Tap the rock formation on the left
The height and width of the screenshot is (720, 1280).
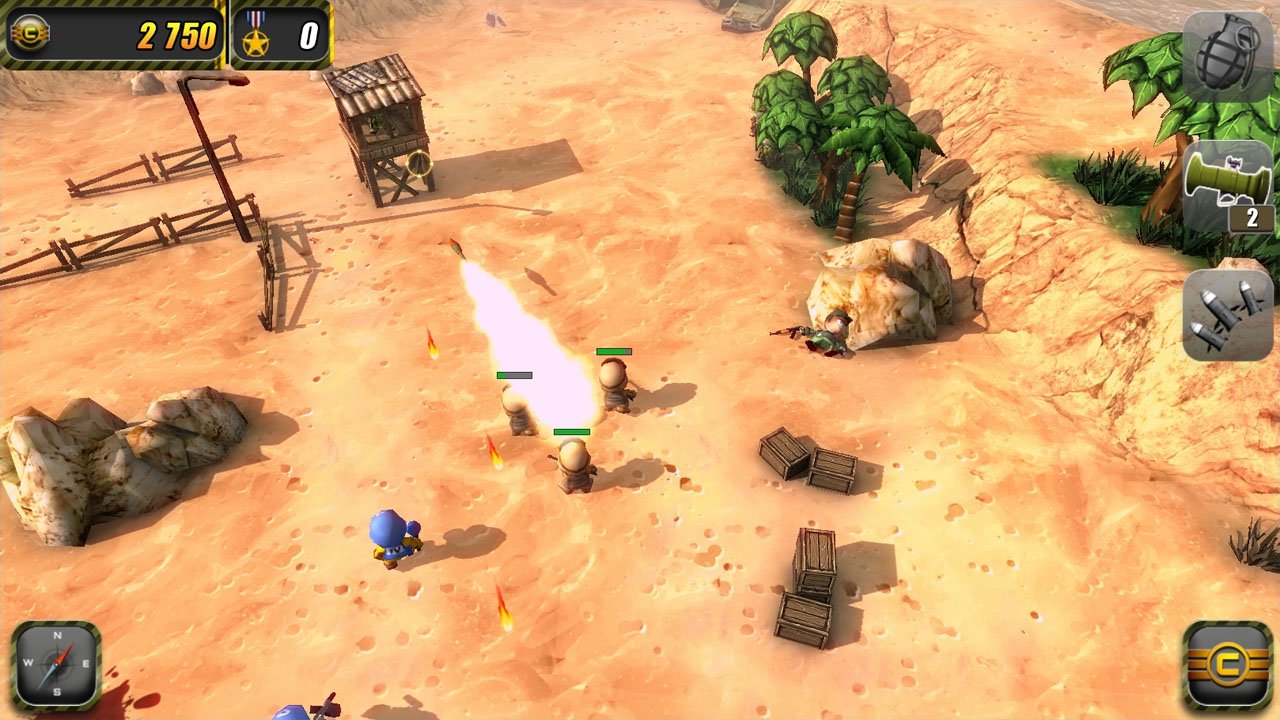95,450
